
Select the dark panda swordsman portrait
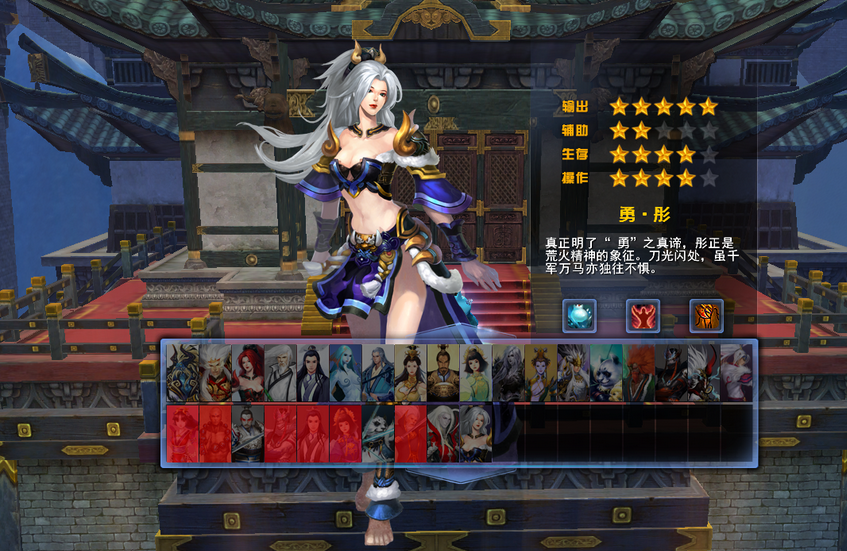(x=378, y=433)
